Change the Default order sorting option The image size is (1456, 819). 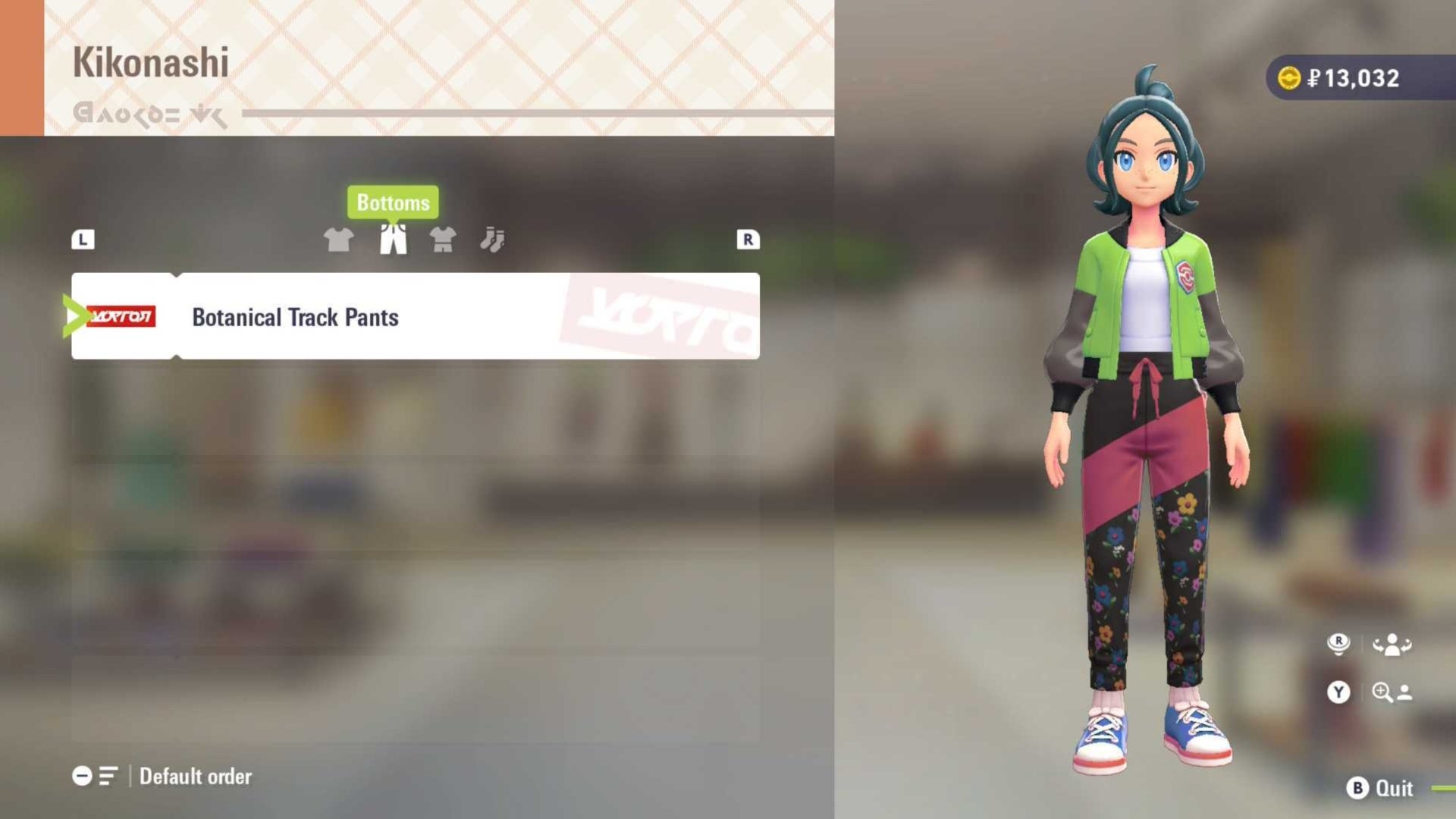pyautogui.click(x=196, y=776)
